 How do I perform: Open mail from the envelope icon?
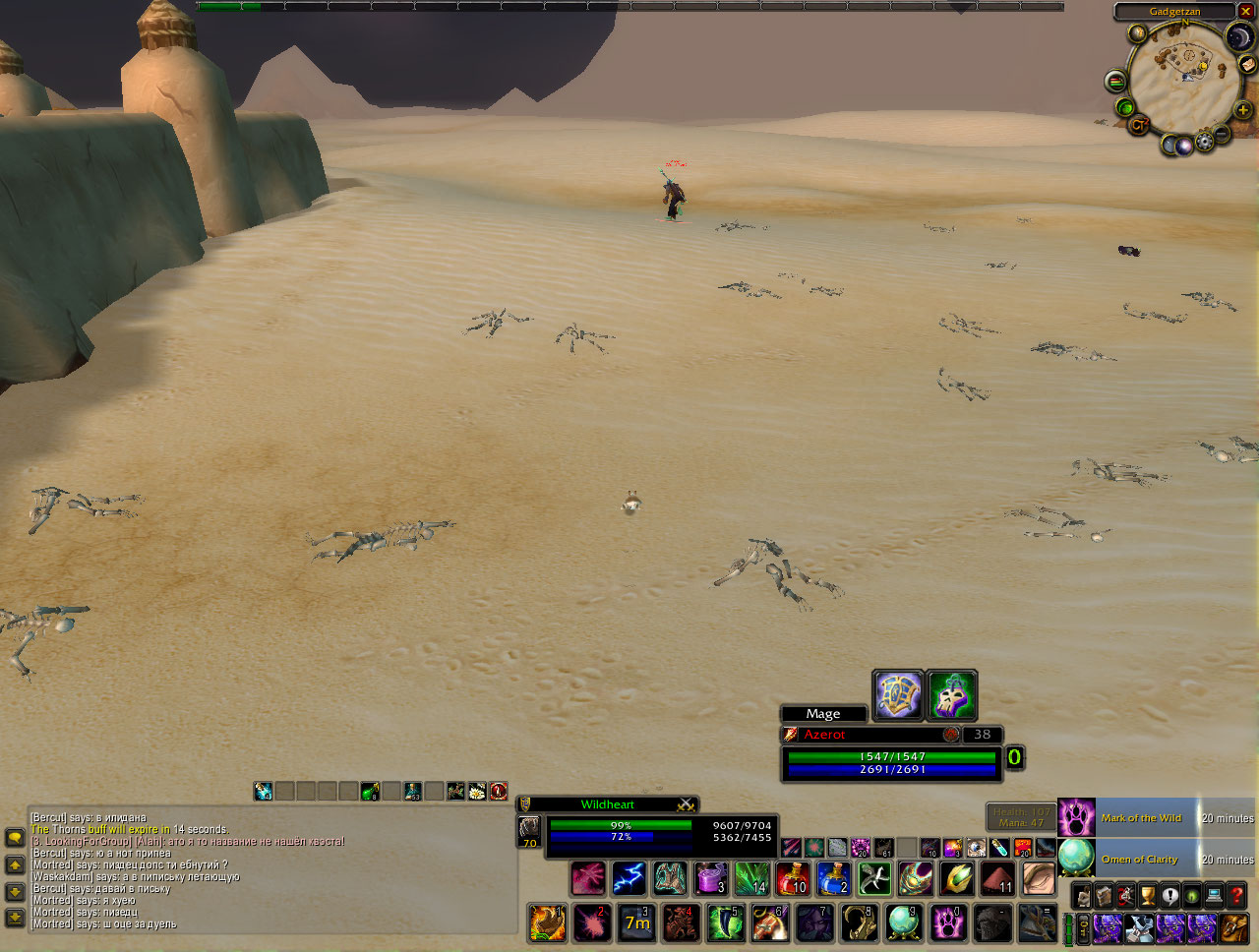click(x=1246, y=65)
